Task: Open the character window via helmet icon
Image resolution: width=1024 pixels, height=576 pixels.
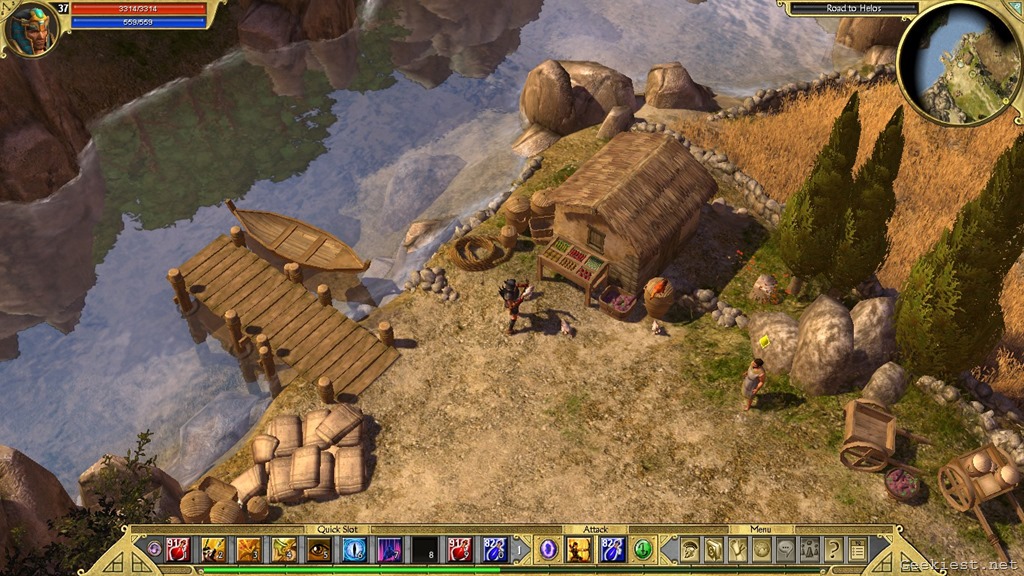Action: 690,549
